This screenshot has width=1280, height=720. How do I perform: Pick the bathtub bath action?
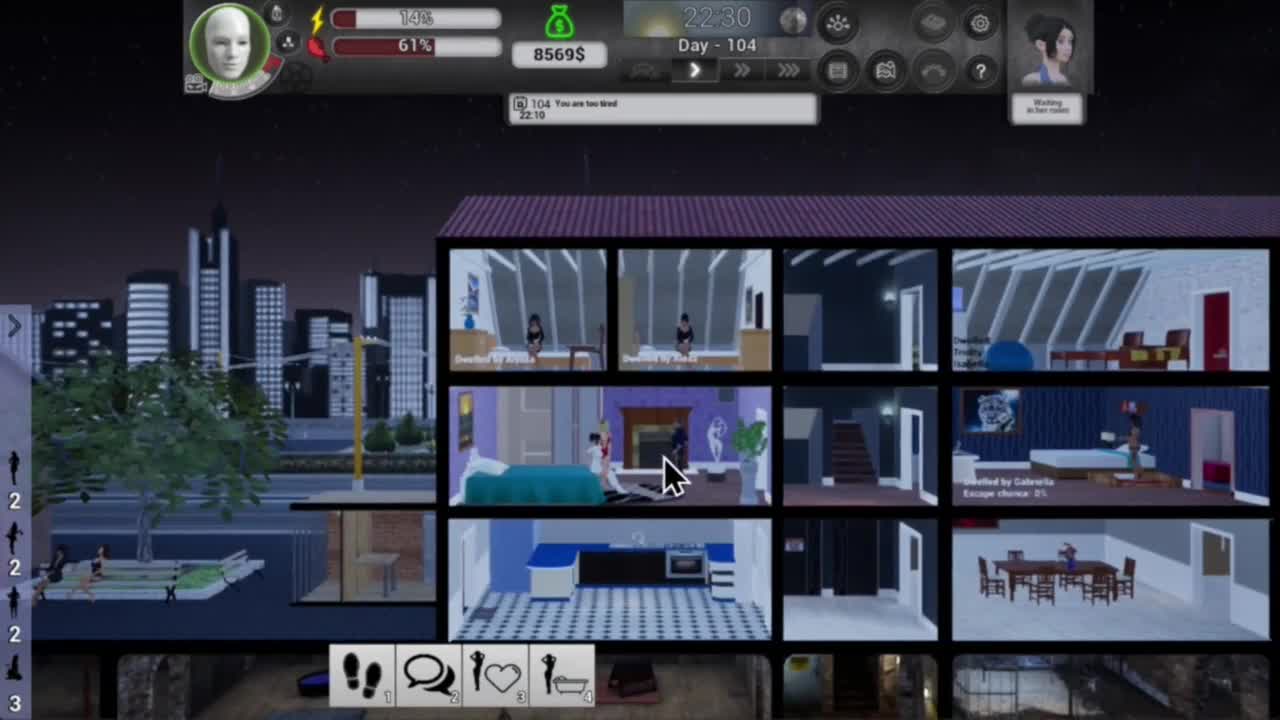click(562, 675)
